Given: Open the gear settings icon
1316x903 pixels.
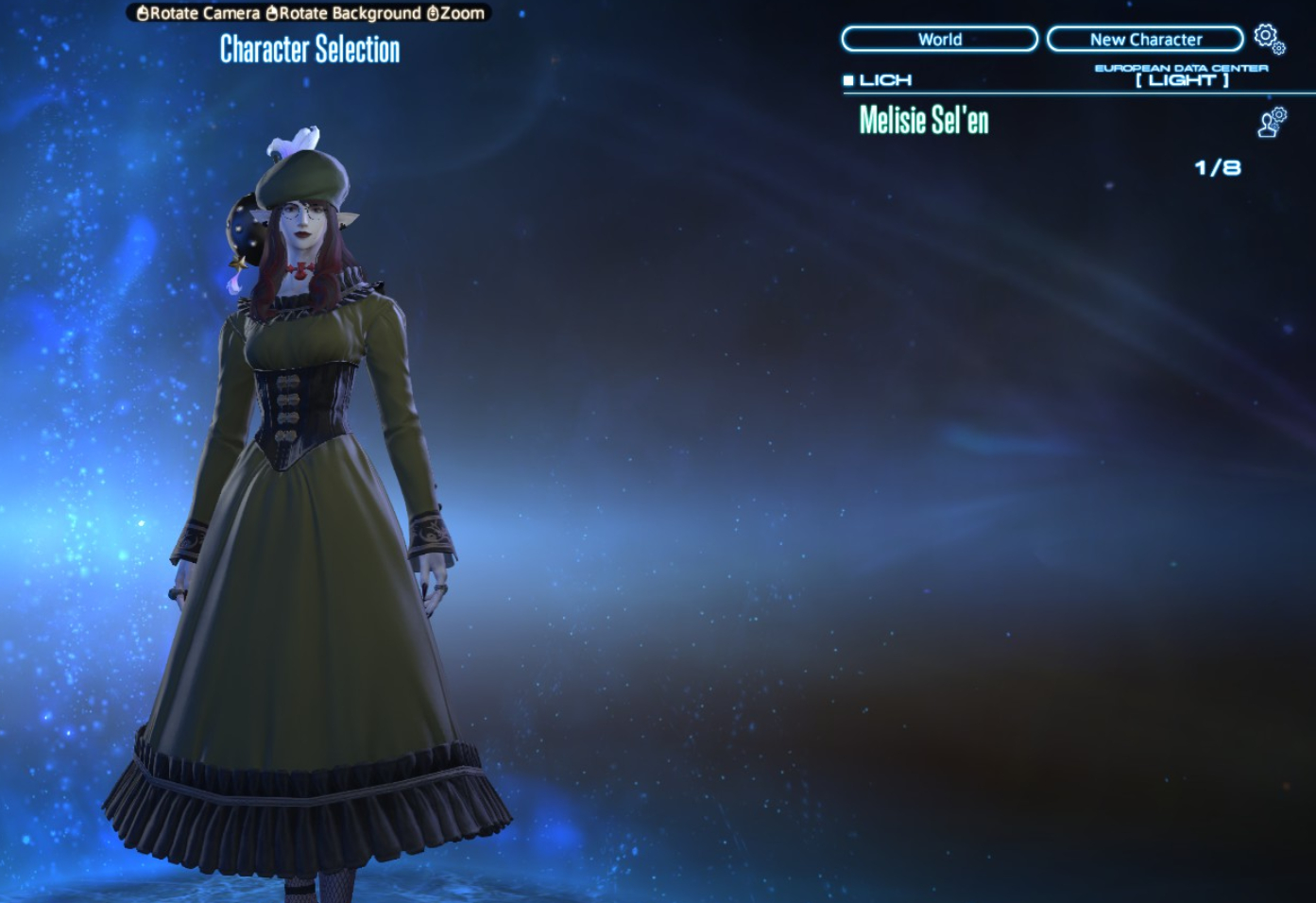Looking at the screenshot, I should [1268, 38].
